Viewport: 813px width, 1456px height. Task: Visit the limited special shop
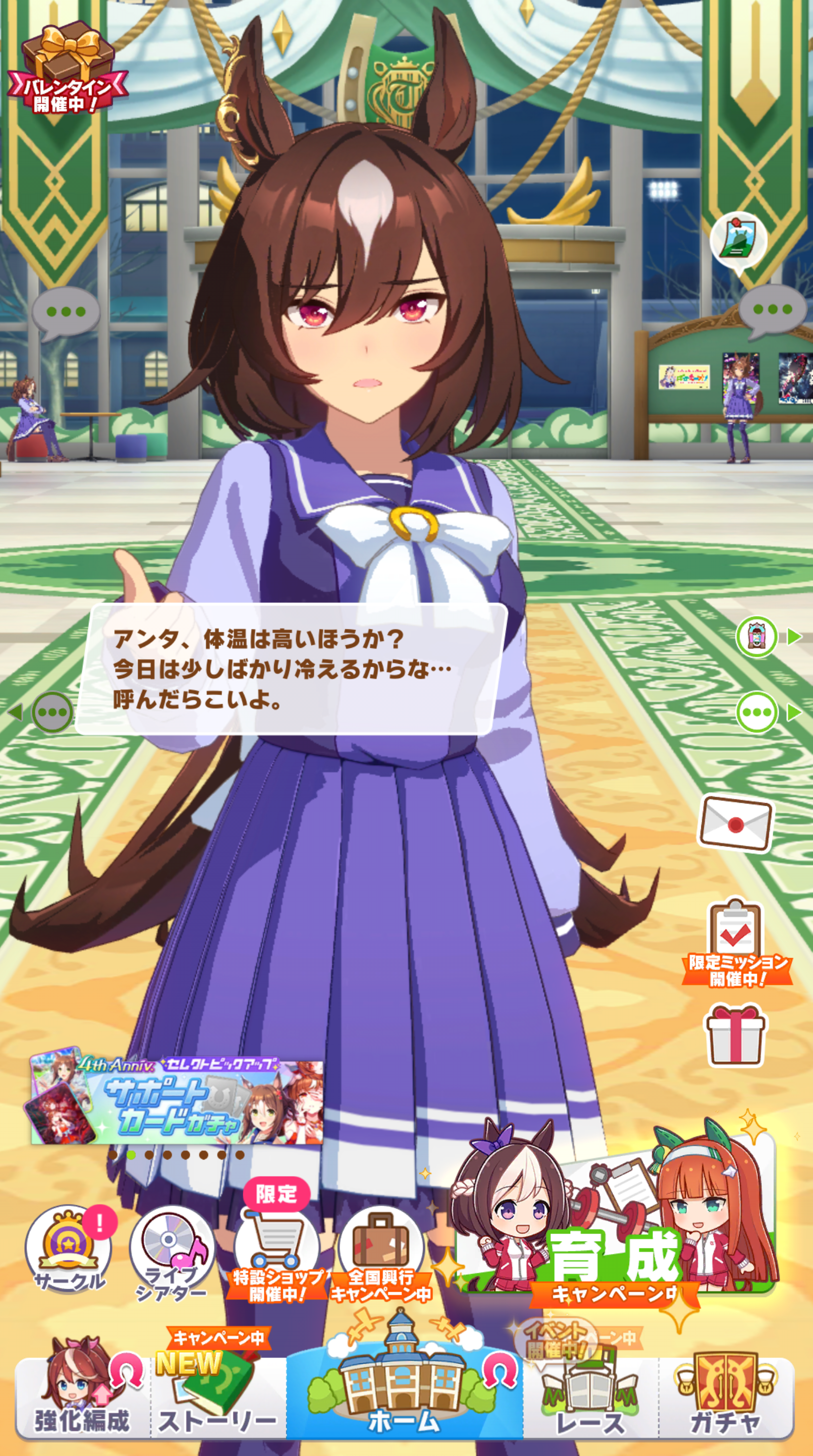[x=277, y=1249]
